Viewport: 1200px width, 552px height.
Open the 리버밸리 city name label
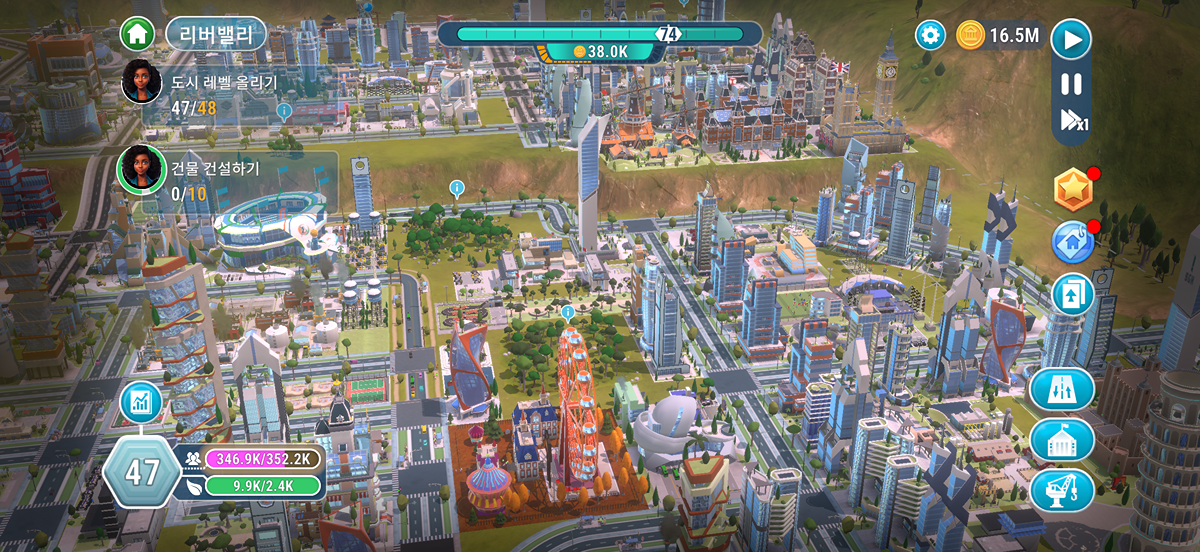[215, 35]
